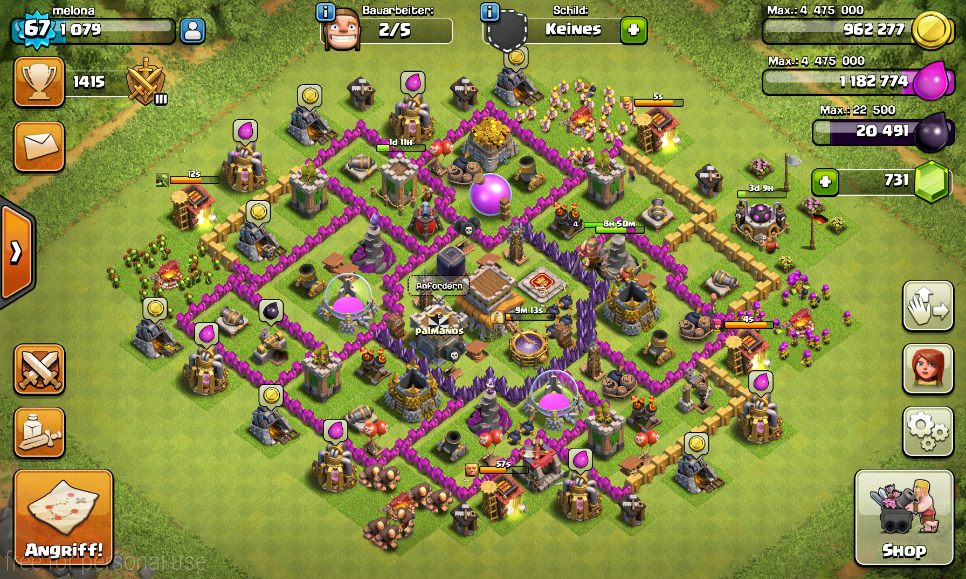Add a shield with the green plus
966x579 pixels.
pos(633,29)
